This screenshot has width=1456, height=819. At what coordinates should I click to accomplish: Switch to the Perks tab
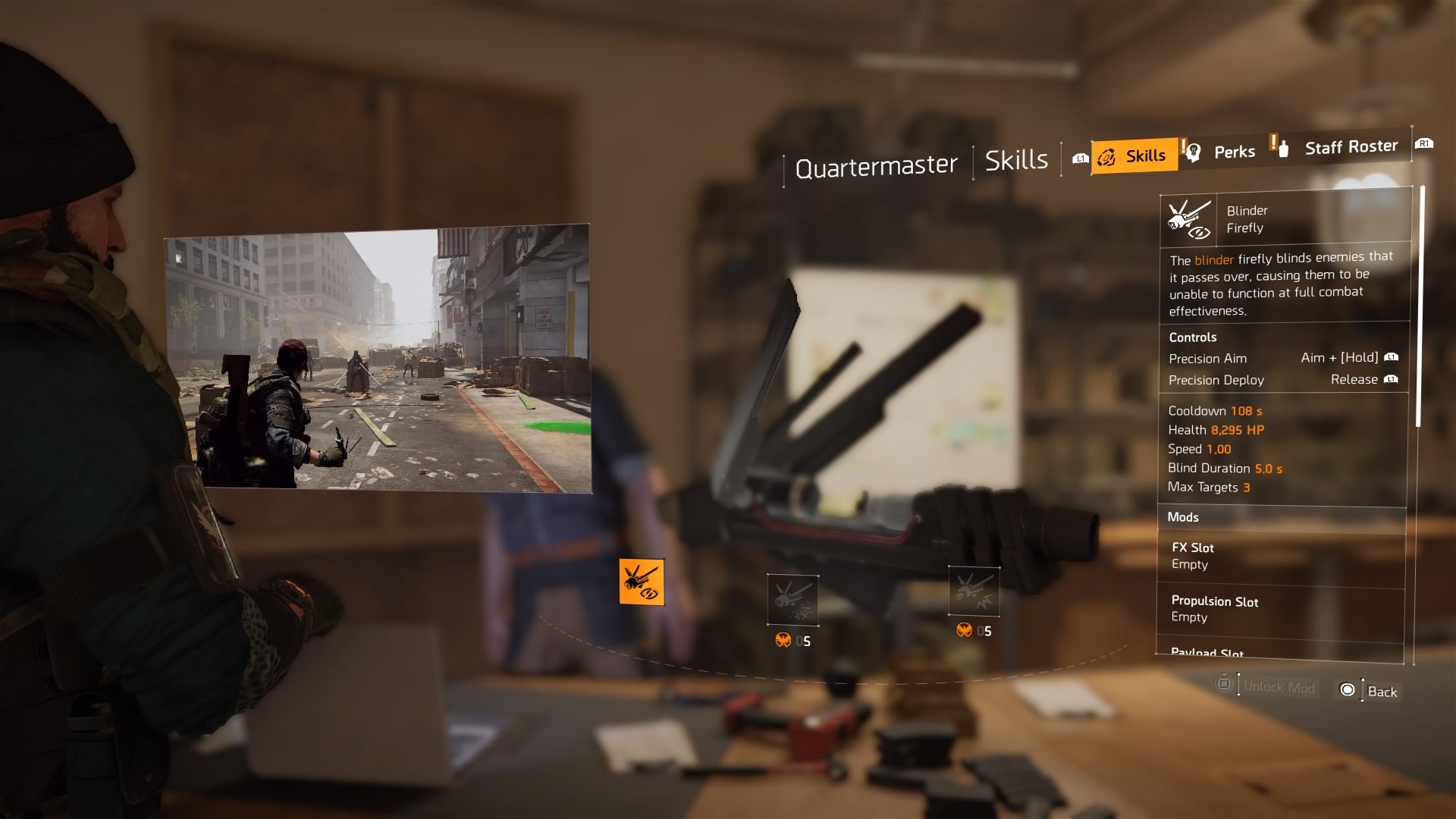[1235, 152]
